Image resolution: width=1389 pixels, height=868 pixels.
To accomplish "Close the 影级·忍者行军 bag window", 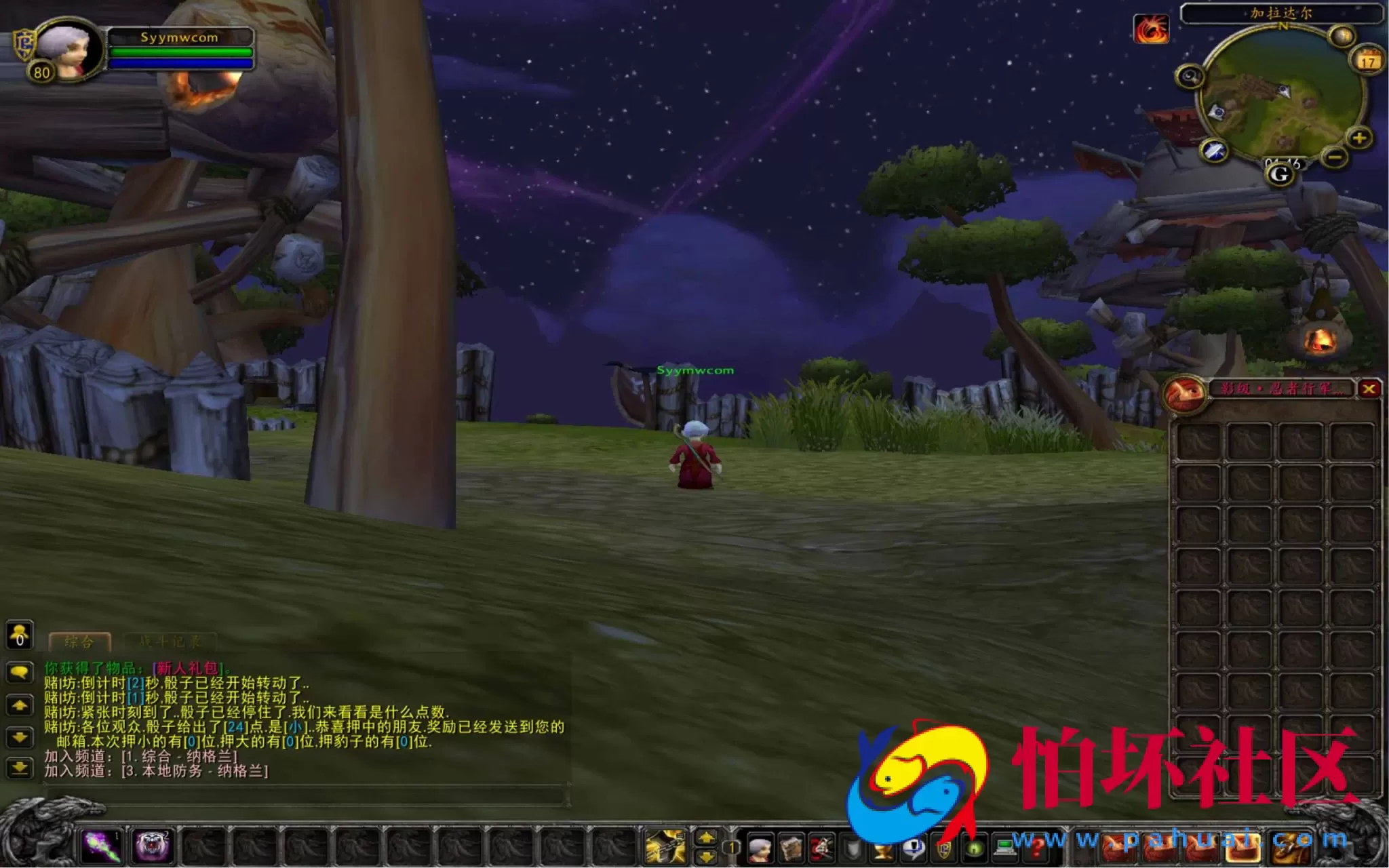I will (1371, 388).
